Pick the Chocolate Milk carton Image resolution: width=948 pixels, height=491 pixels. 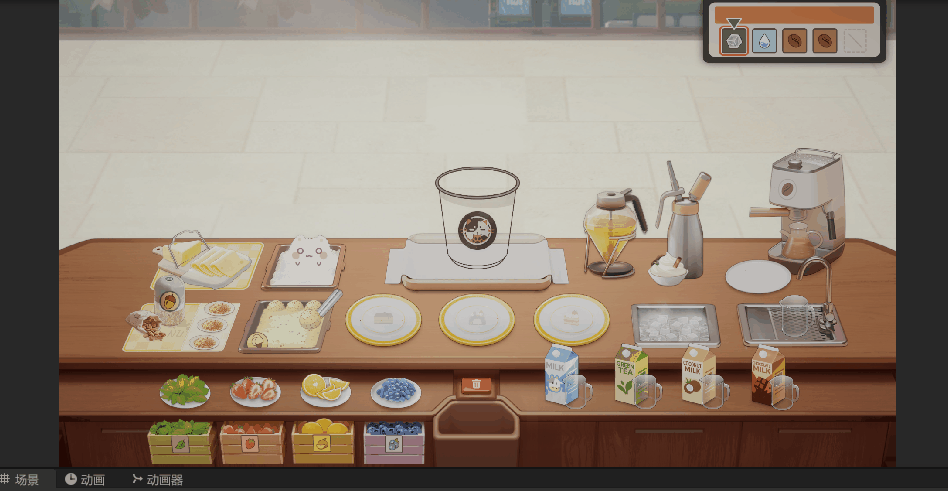766,375
